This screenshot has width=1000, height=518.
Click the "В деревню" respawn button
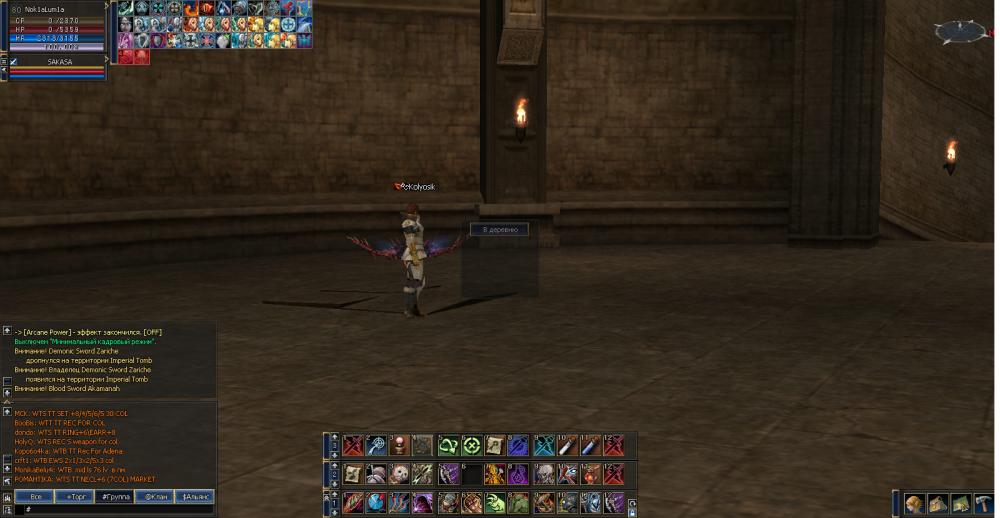[499, 229]
